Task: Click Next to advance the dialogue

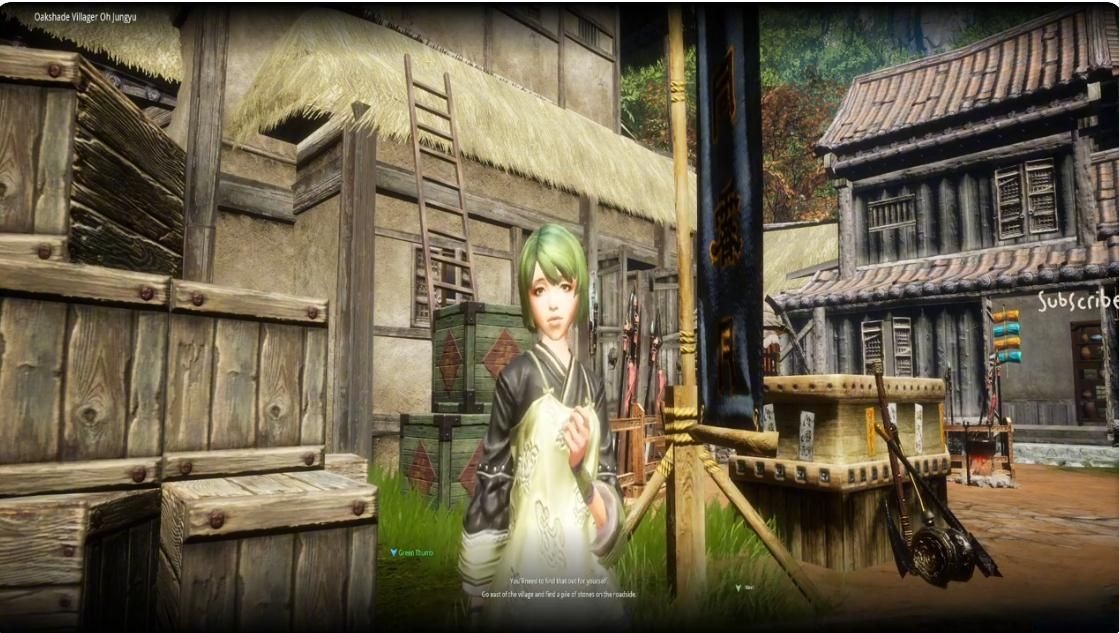Action: click(x=745, y=588)
